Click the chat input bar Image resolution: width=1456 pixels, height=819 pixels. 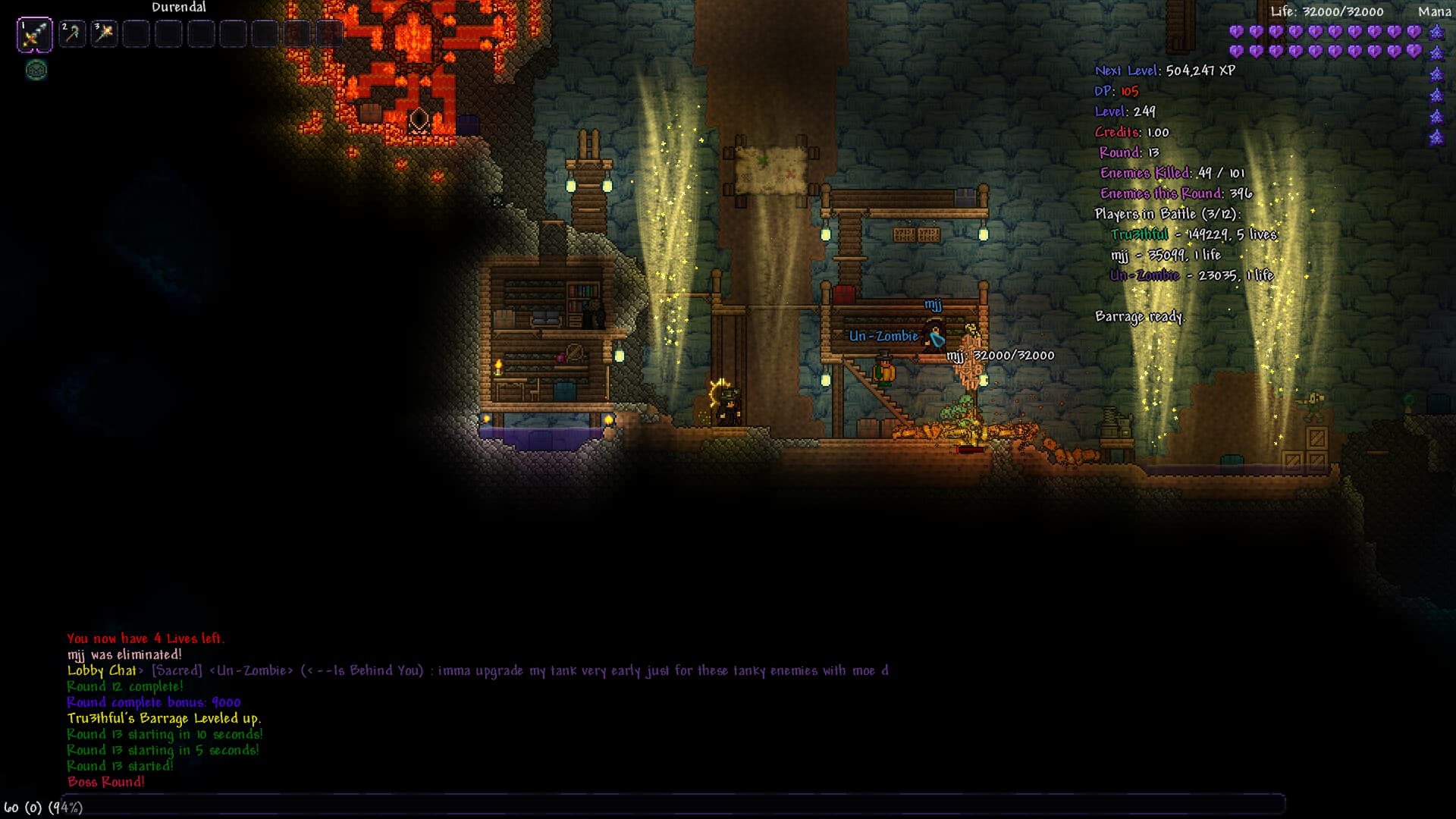673,804
